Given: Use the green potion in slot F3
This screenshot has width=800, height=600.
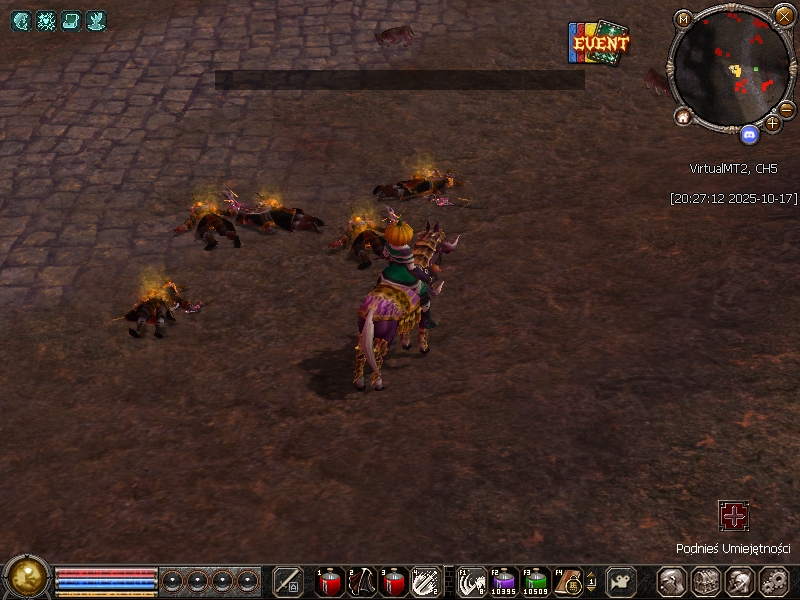Looking at the screenshot, I should pos(537,581).
